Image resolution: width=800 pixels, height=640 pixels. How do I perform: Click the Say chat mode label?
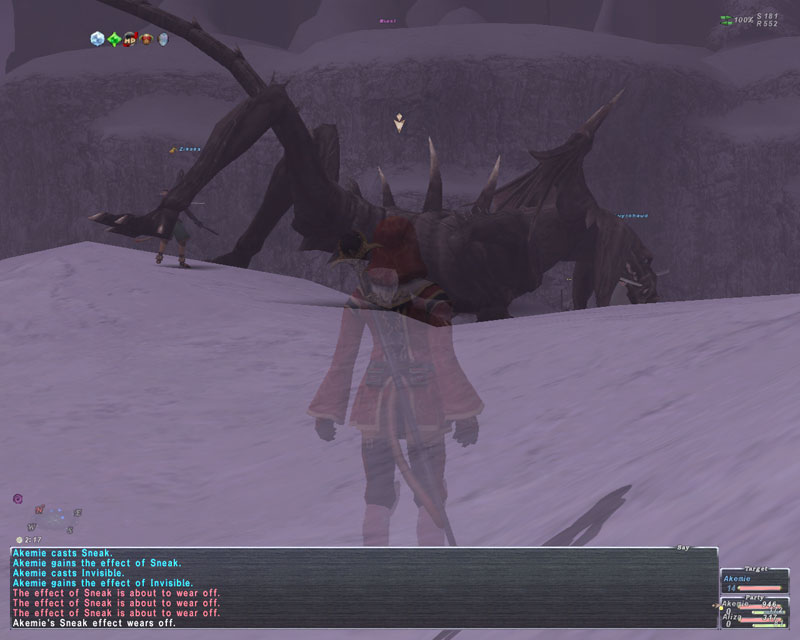tap(683, 547)
